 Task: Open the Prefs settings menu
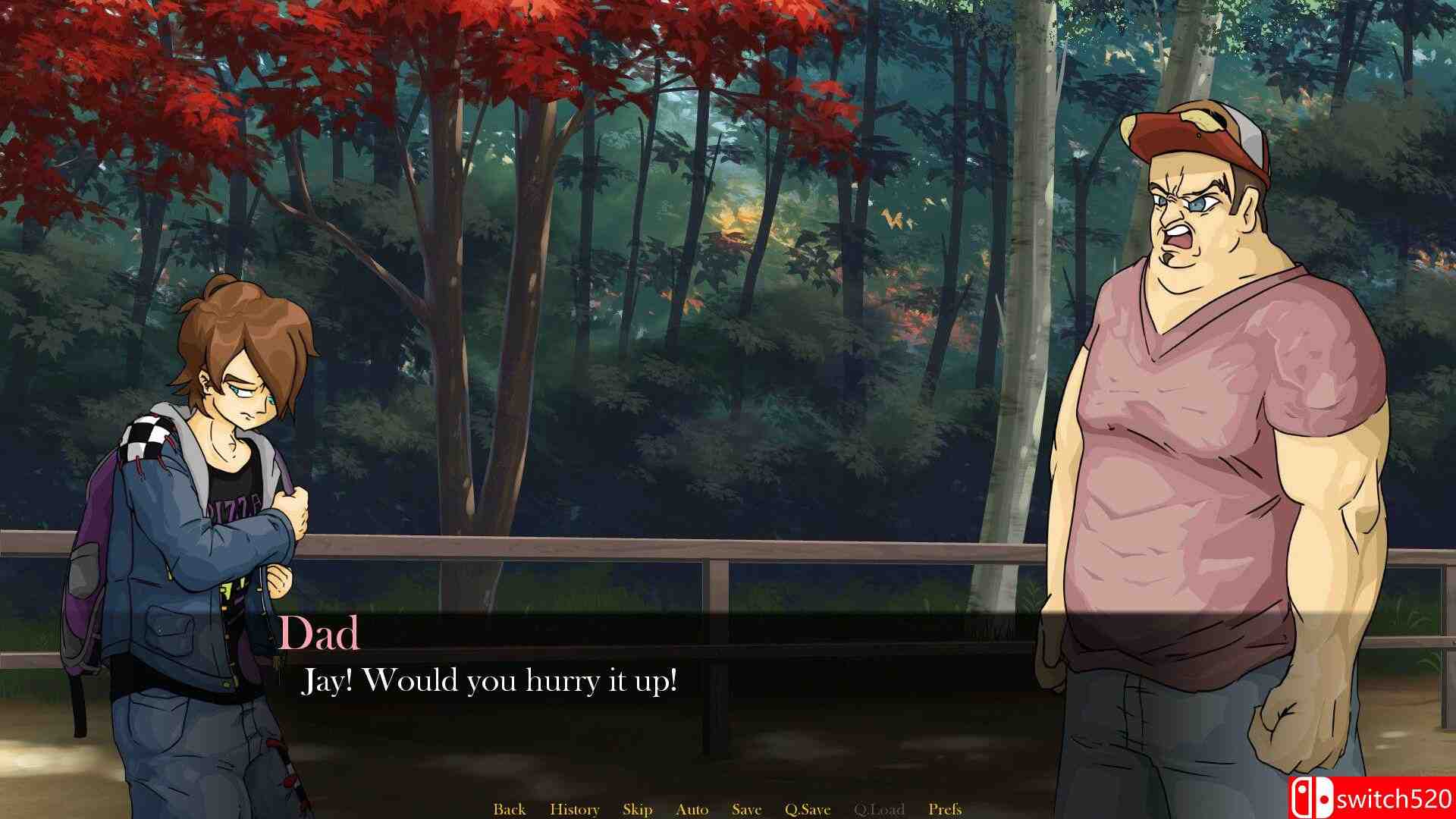point(945,808)
